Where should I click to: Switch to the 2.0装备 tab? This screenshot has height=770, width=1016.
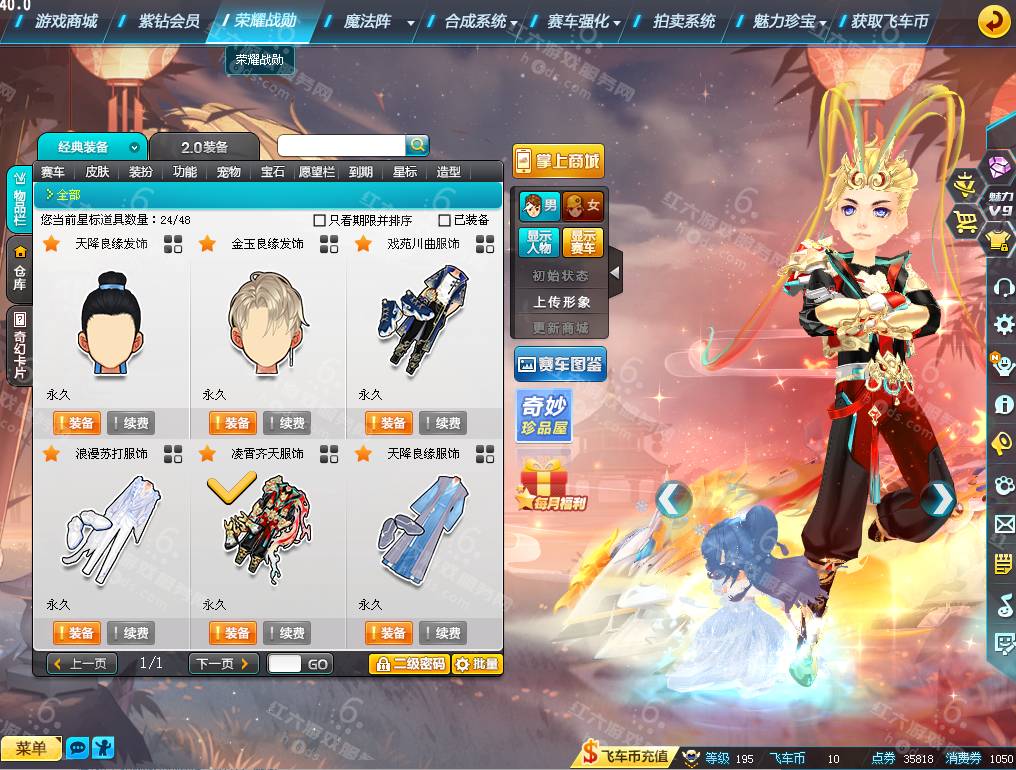[x=204, y=147]
